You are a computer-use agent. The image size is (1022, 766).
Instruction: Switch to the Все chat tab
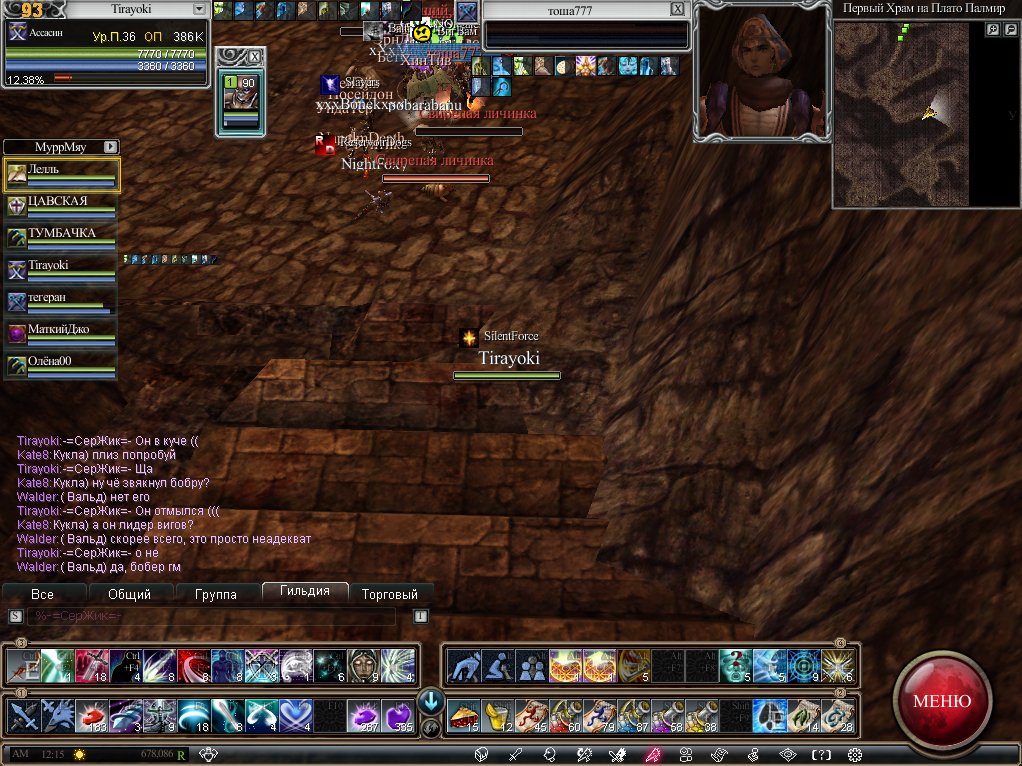click(x=42, y=594)
